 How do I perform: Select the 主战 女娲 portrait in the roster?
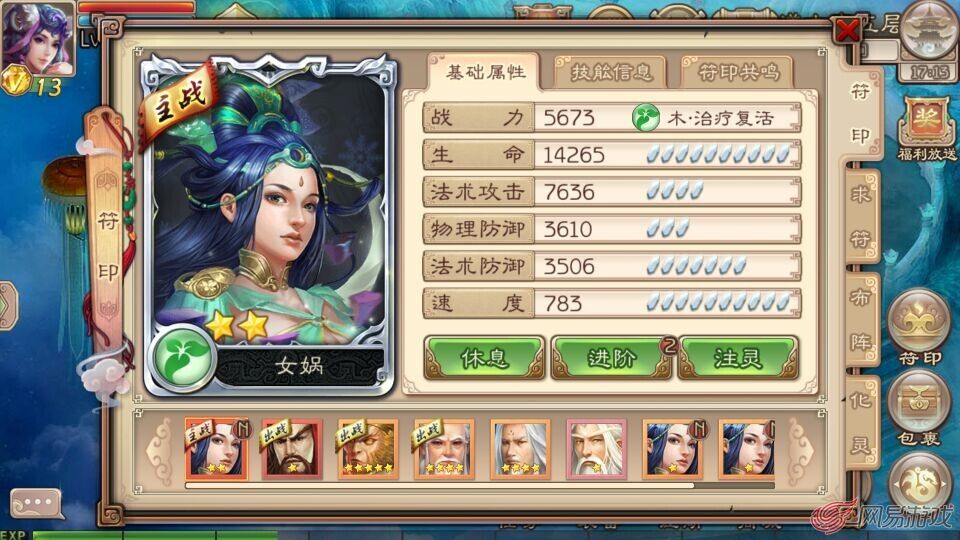(x=216, y=447)
